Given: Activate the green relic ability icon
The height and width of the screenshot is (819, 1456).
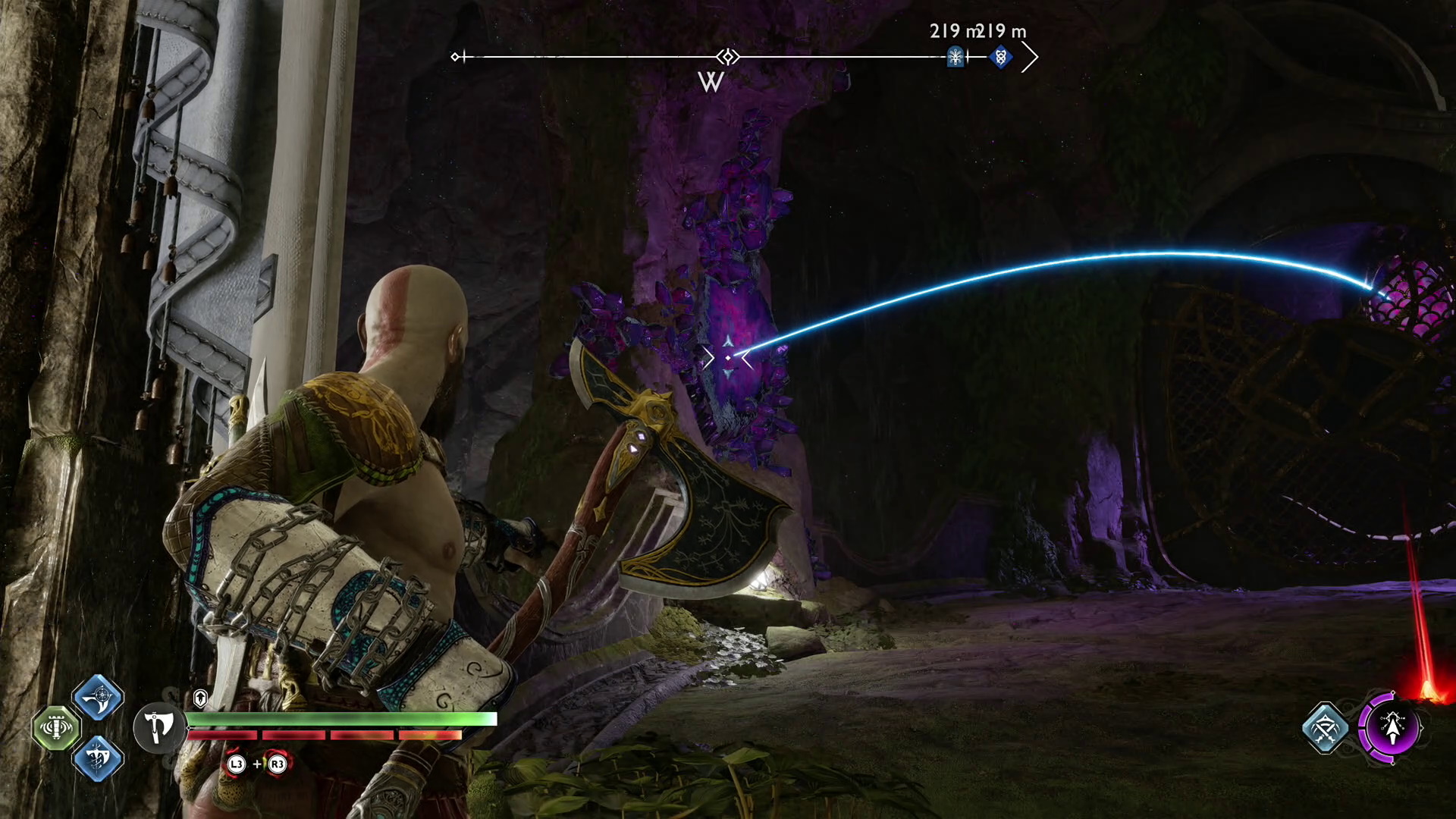Looking at the screenshot, I should [x=56, y=727].
